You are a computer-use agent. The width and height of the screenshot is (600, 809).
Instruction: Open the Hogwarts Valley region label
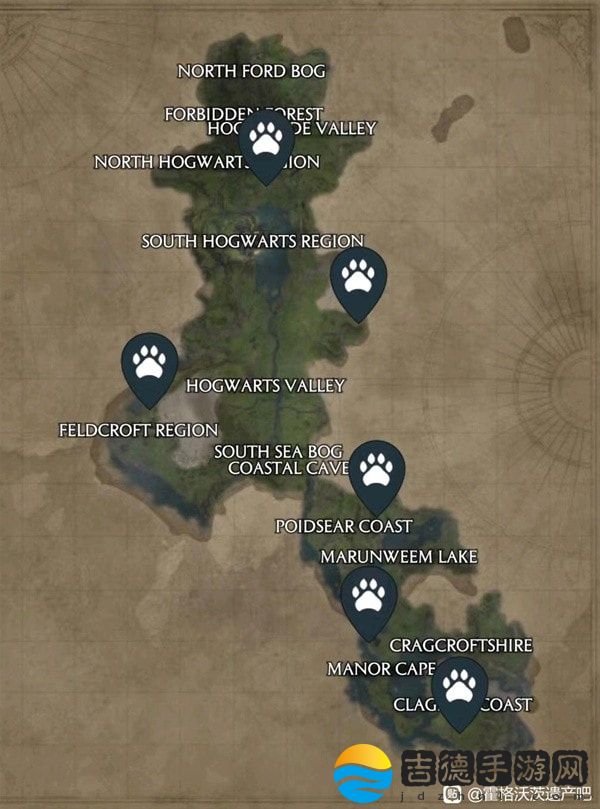click(265, 385)
